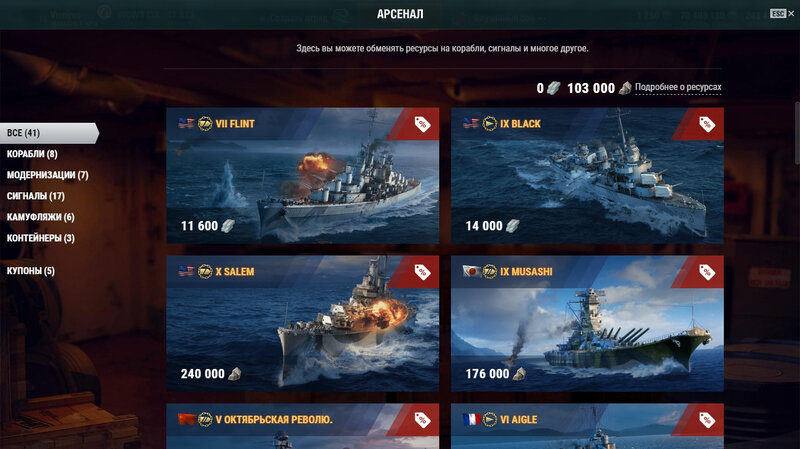Switch to the КОРАБЛИ (8) category
800x449 pixels.
pos(32,154)
